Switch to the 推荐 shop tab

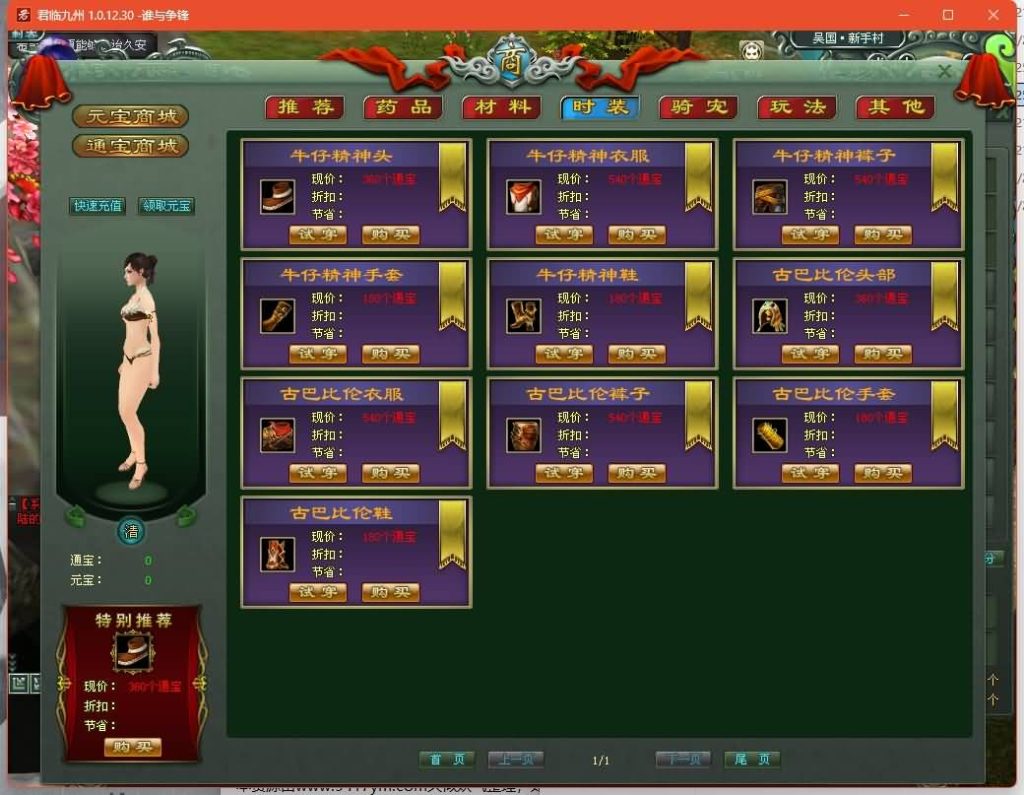(x=305, y=108)
